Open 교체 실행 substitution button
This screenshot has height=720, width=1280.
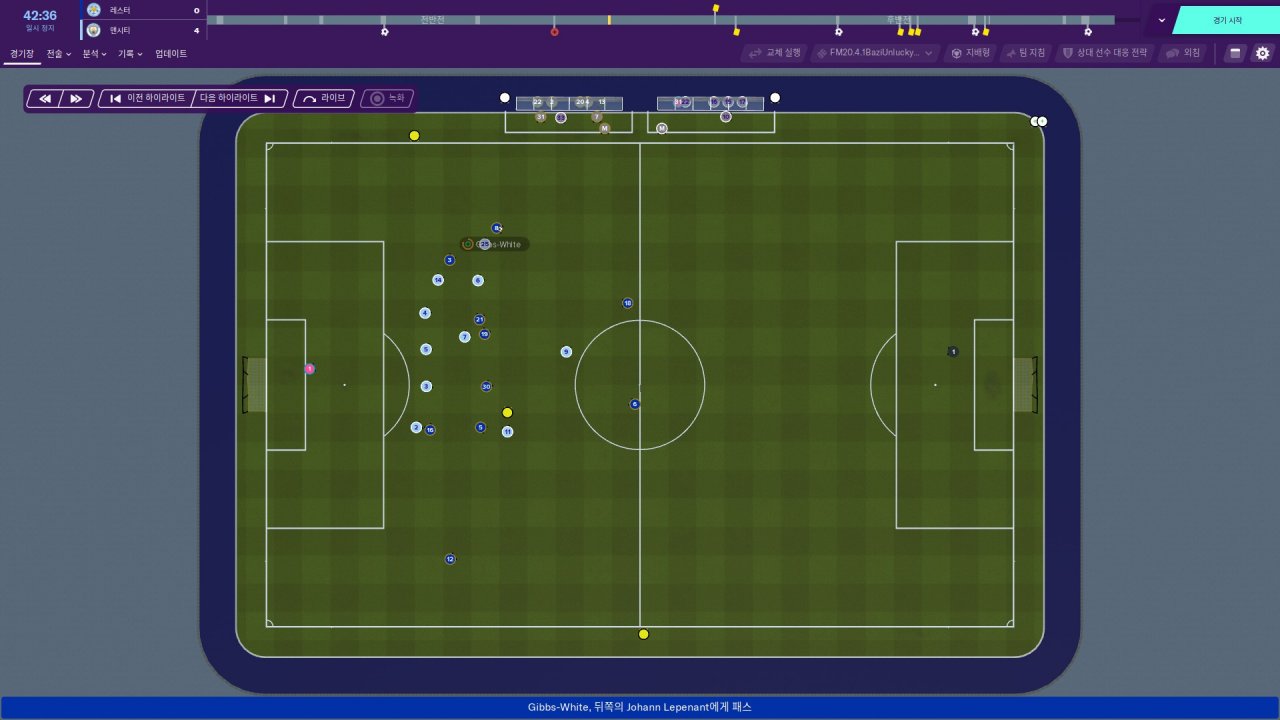click(775, 53)
